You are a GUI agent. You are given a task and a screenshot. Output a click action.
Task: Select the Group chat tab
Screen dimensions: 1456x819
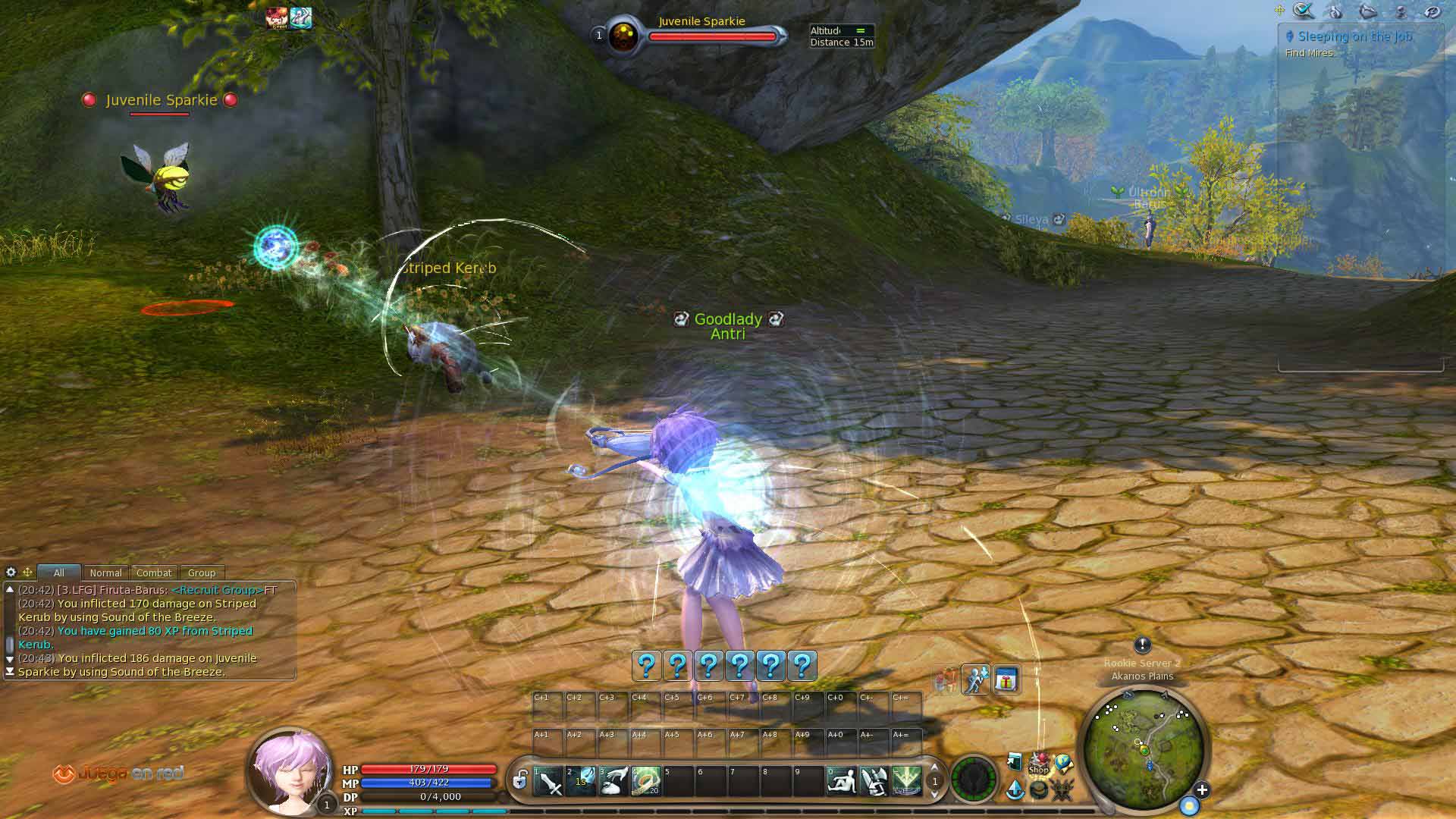(201, 573)
